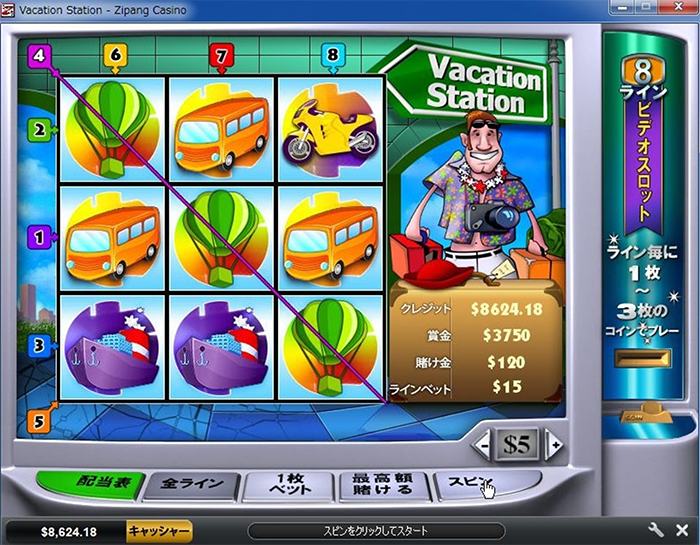This screenshot has width=700, height=545.
Task: Open the キャッシャー cashier
Action: (x=159, y=532)
